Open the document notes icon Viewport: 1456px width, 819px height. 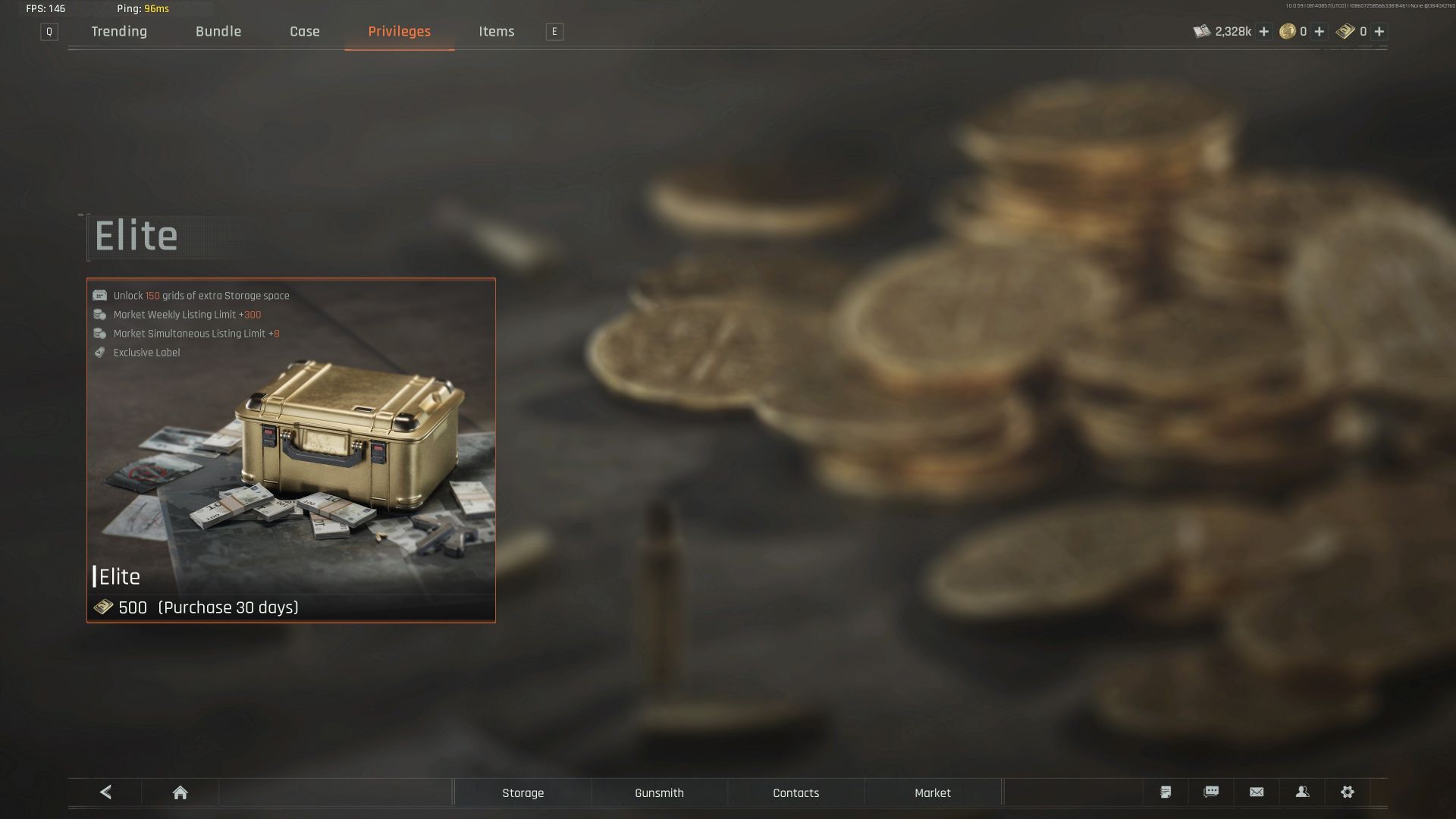point(1166,792)
